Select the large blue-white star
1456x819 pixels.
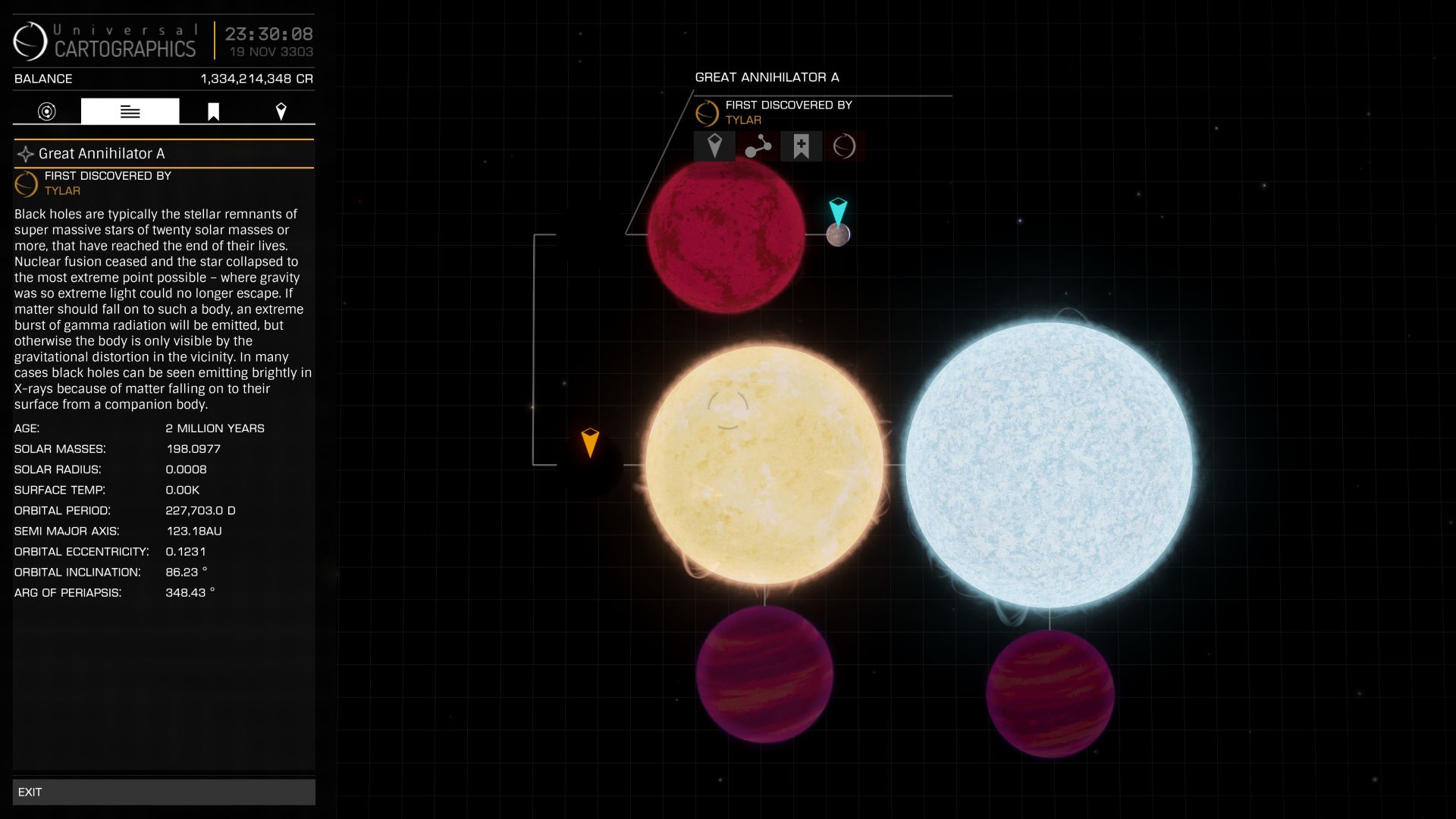click(1049, 464)
